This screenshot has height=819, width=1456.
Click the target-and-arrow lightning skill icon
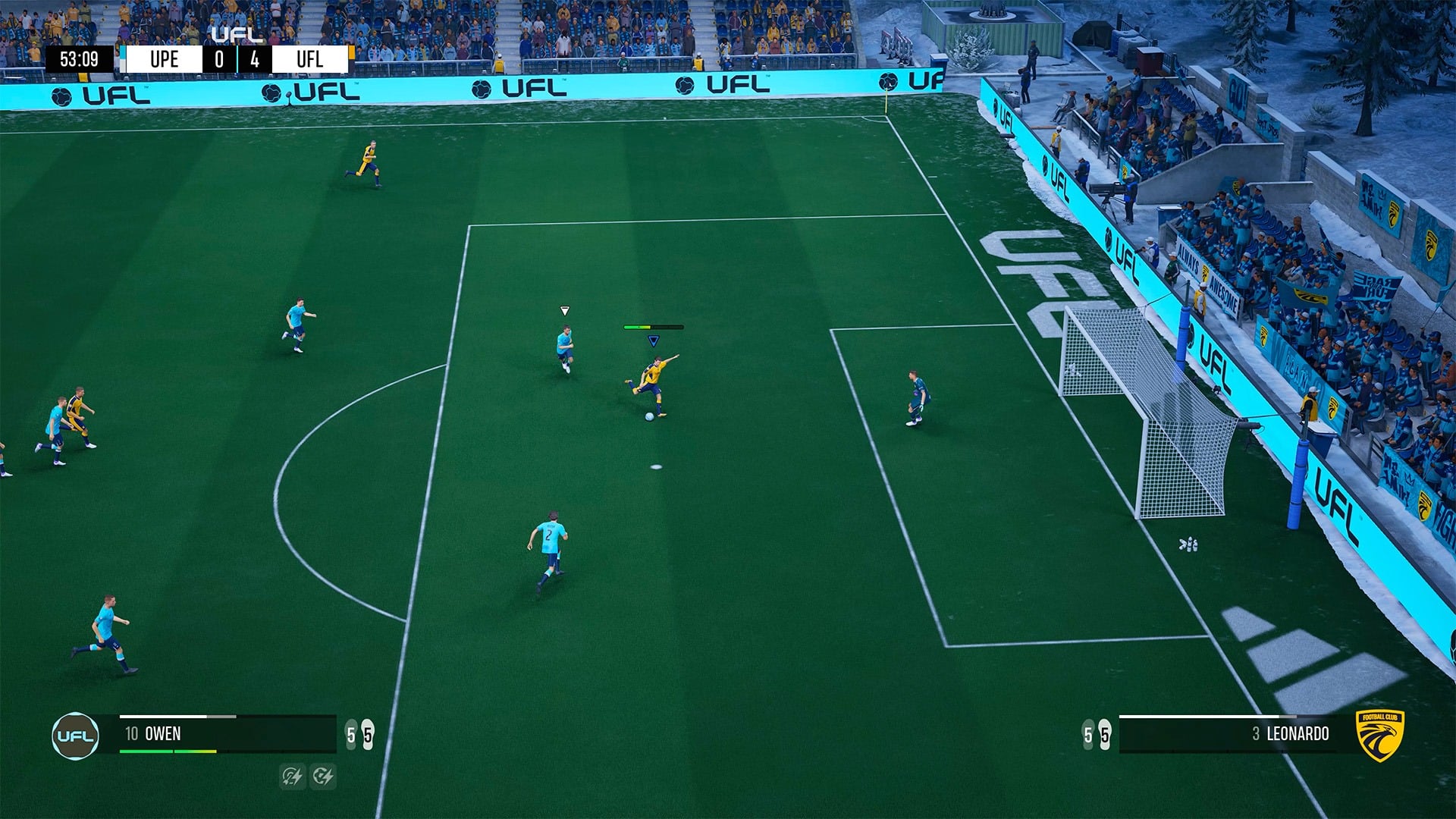click(292, 776)
